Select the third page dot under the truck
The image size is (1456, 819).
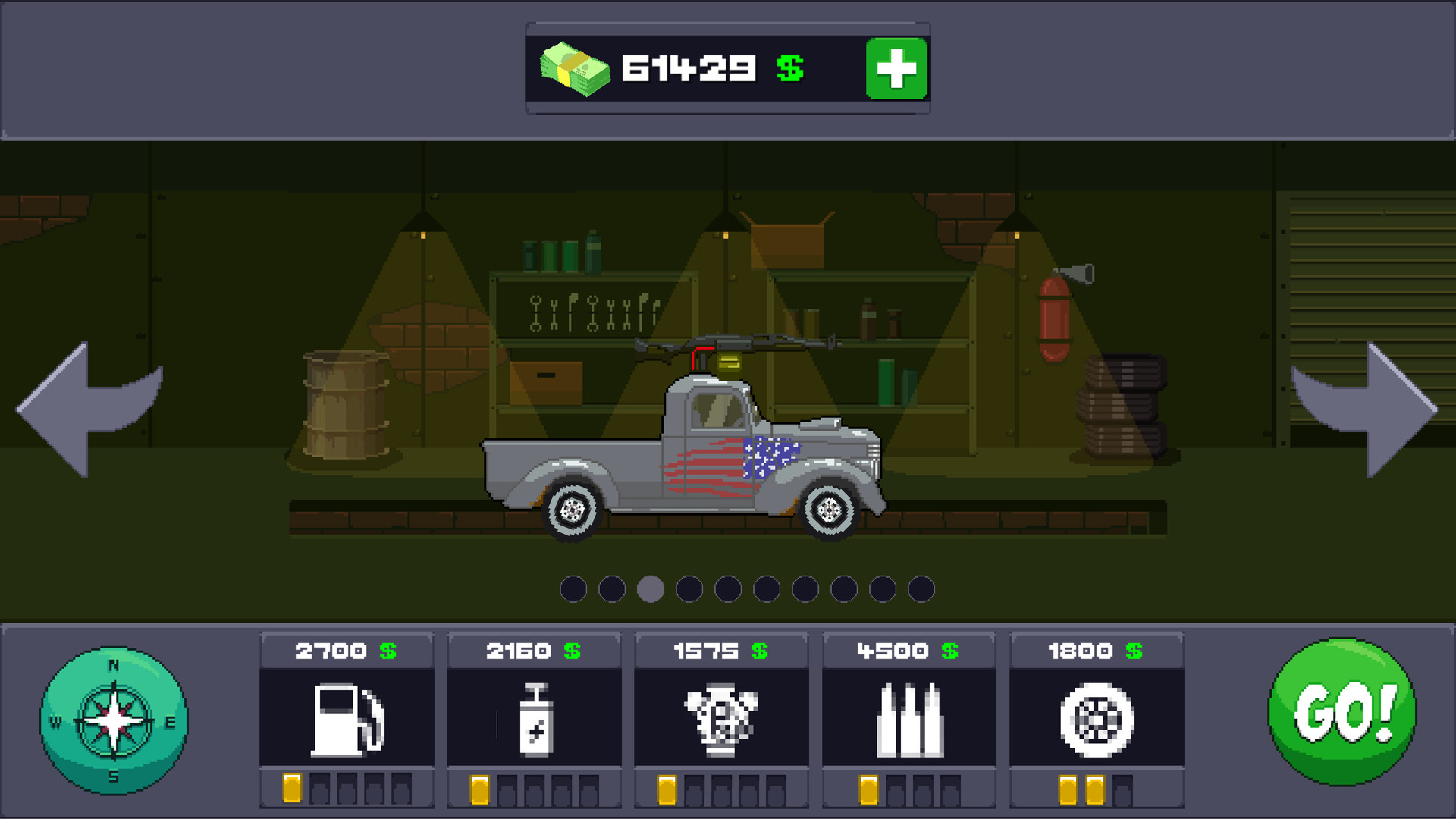651,588
